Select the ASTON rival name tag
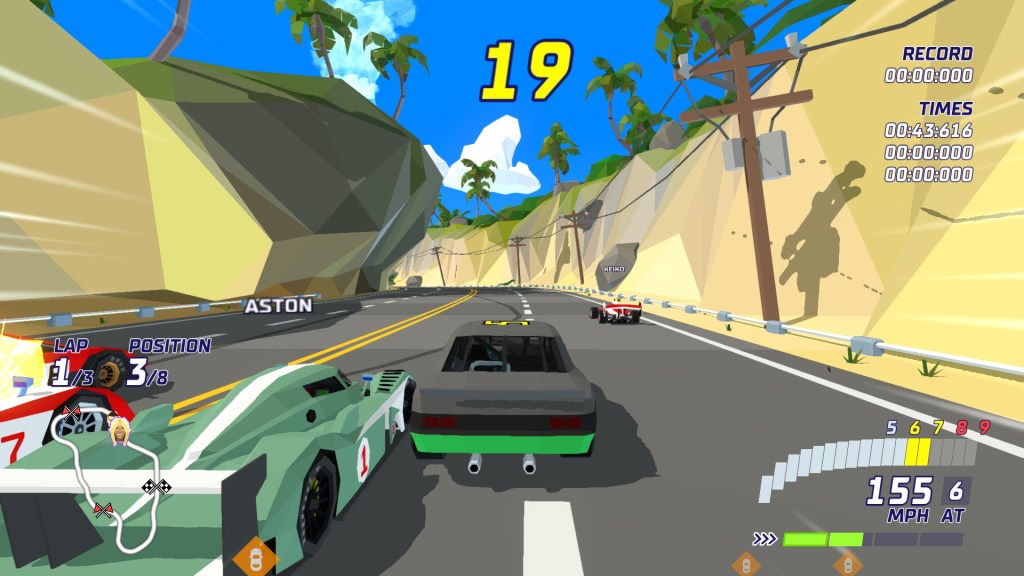 (x=278, y=305)
